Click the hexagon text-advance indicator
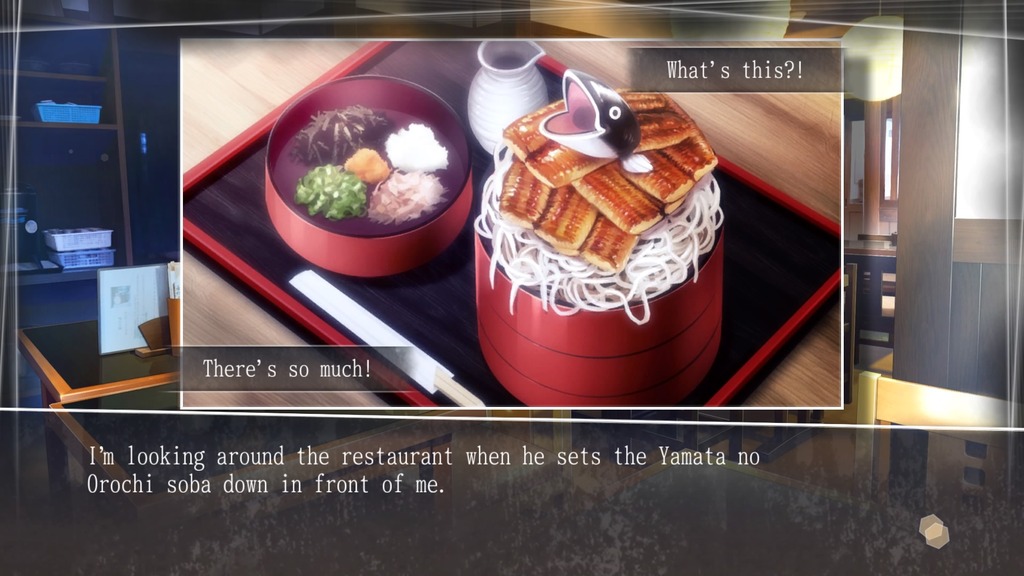Image resolution: width=1024 pixels, height=576 pixels. click(934, 530)
